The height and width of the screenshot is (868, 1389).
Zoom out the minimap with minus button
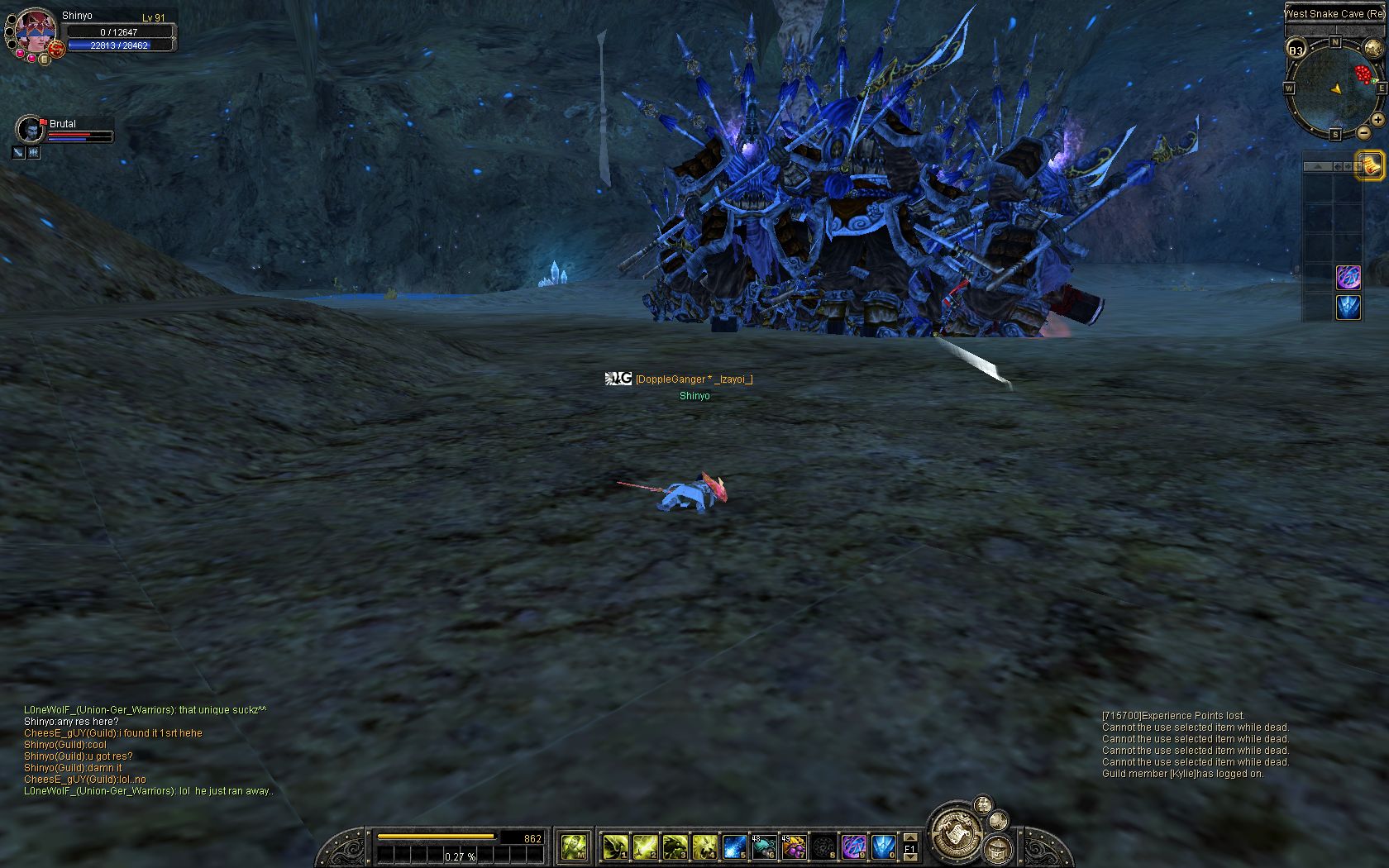(x=1363, y=133)
